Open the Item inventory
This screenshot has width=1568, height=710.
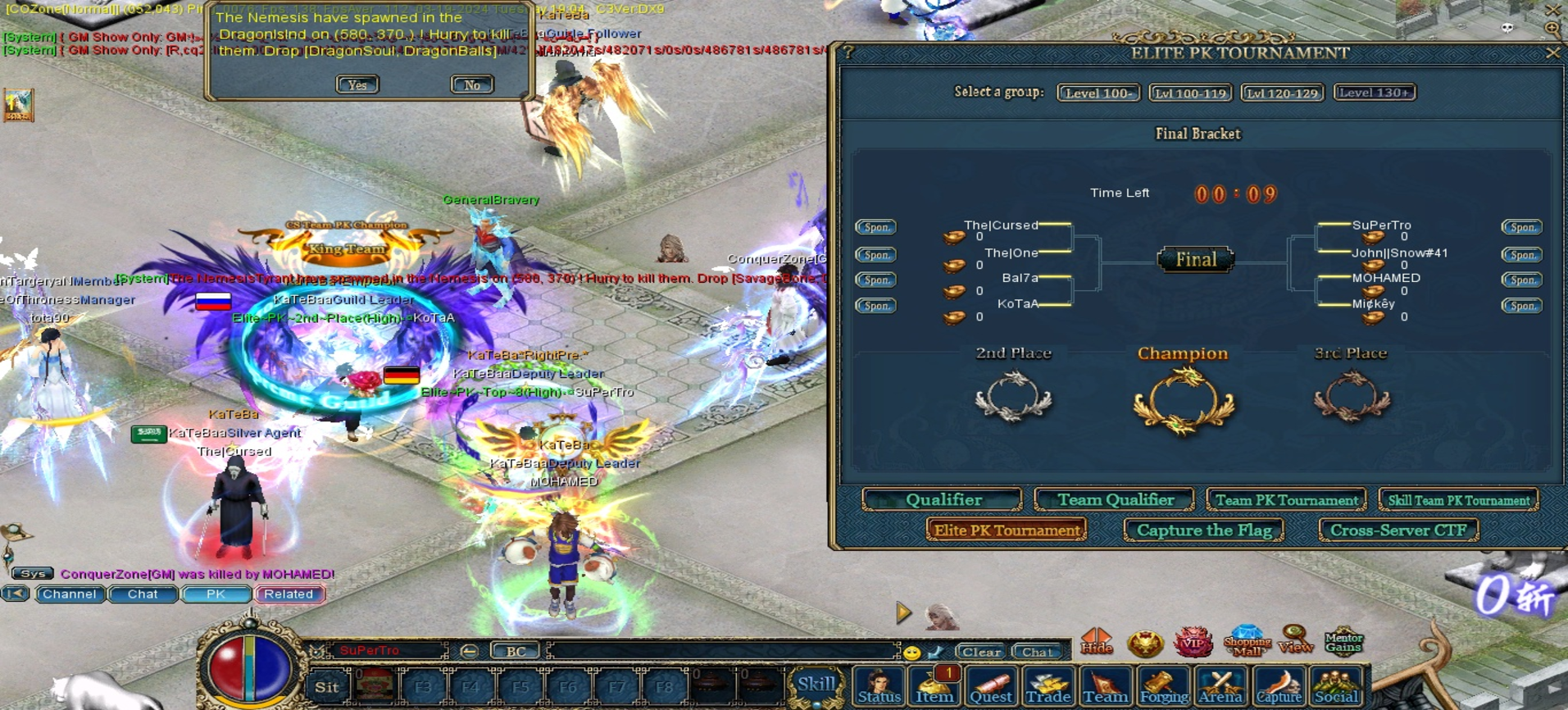[934, 686]
